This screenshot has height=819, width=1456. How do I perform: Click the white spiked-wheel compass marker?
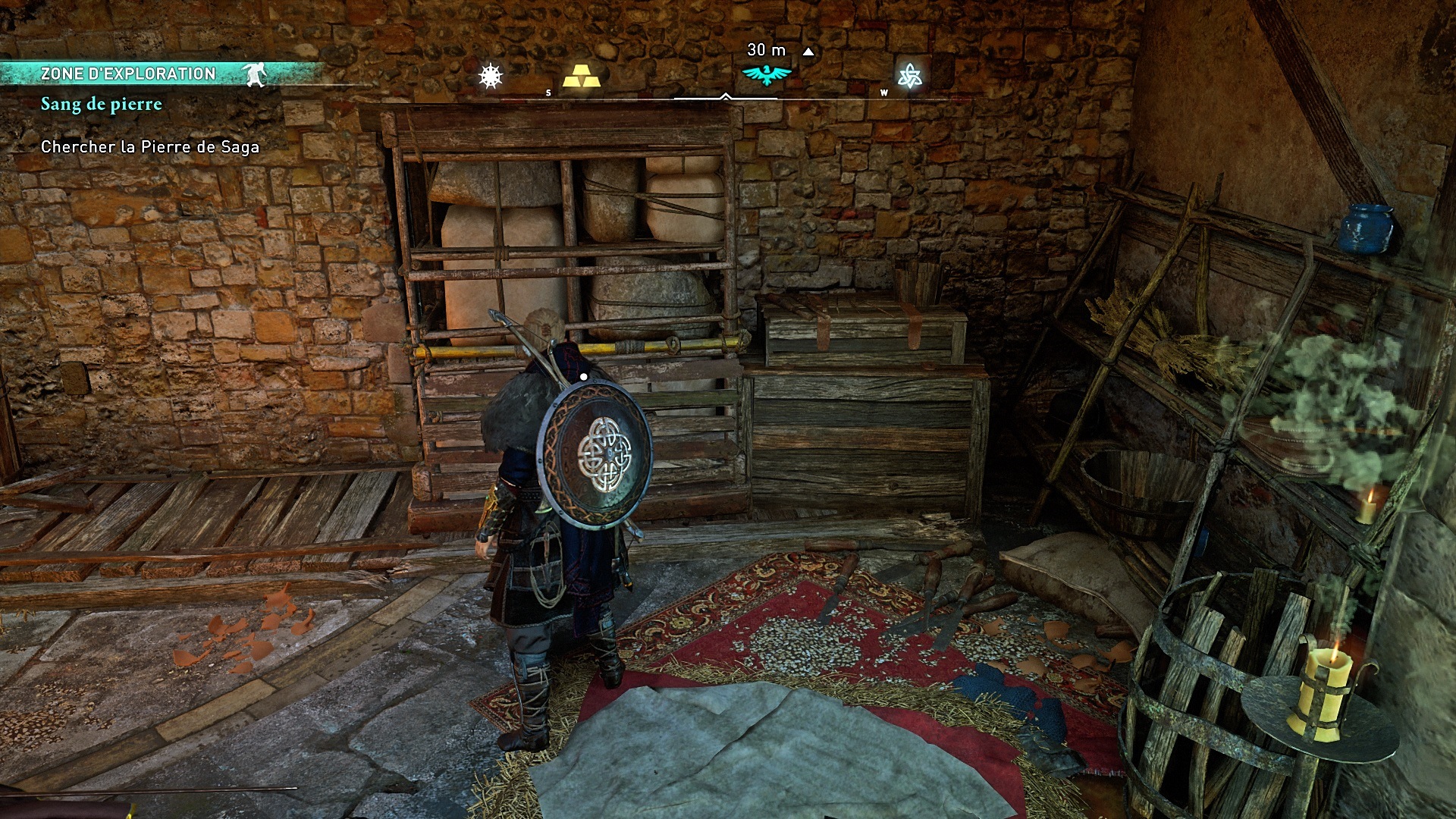click(491, 76)
